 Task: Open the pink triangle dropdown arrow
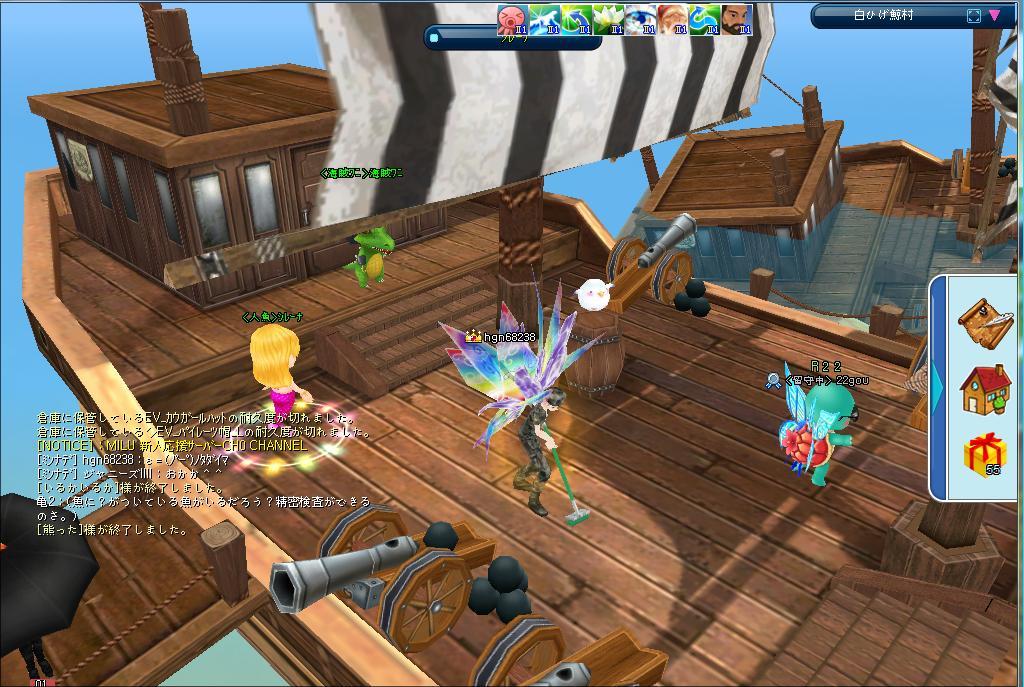[995, 15]
